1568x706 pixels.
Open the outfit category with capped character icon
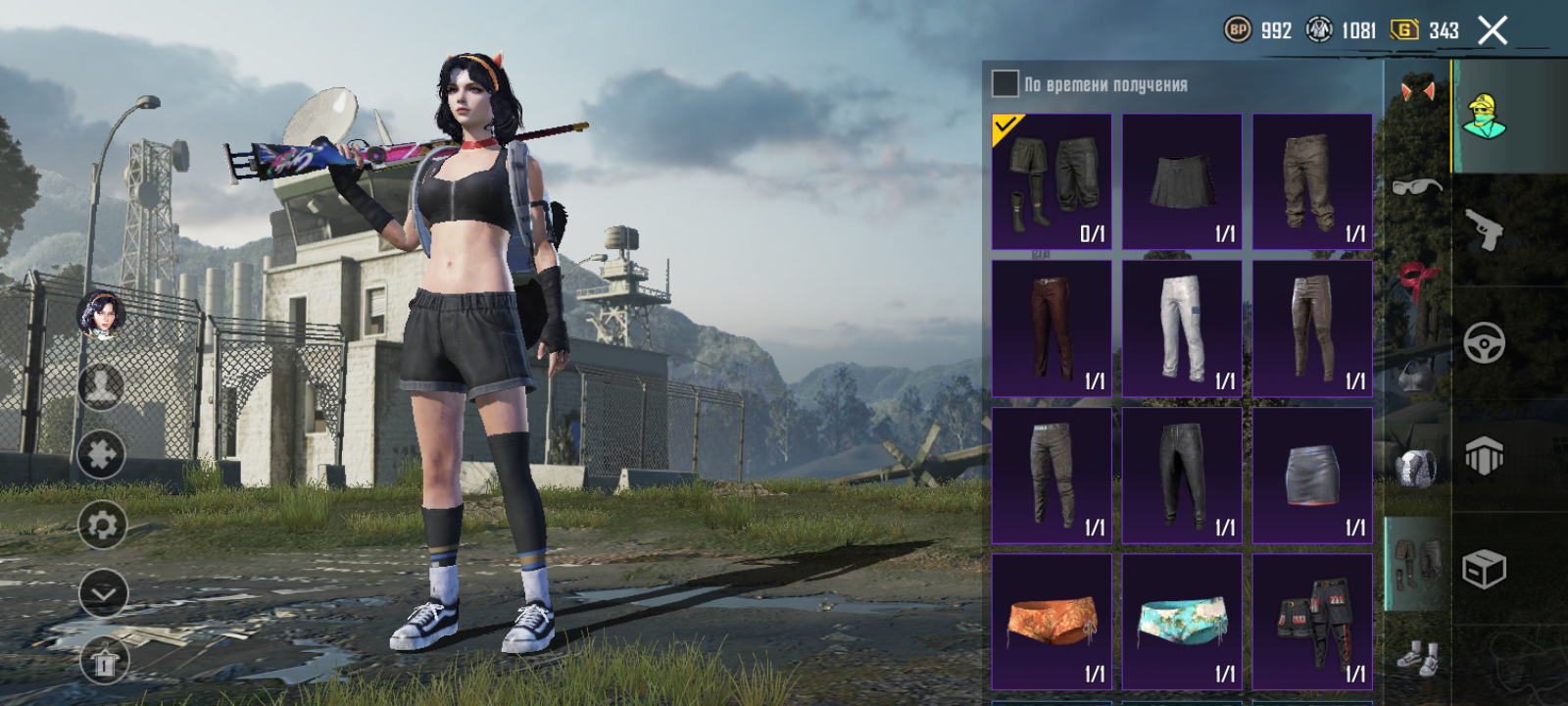pyautogui.click(x=1484, y=117)
